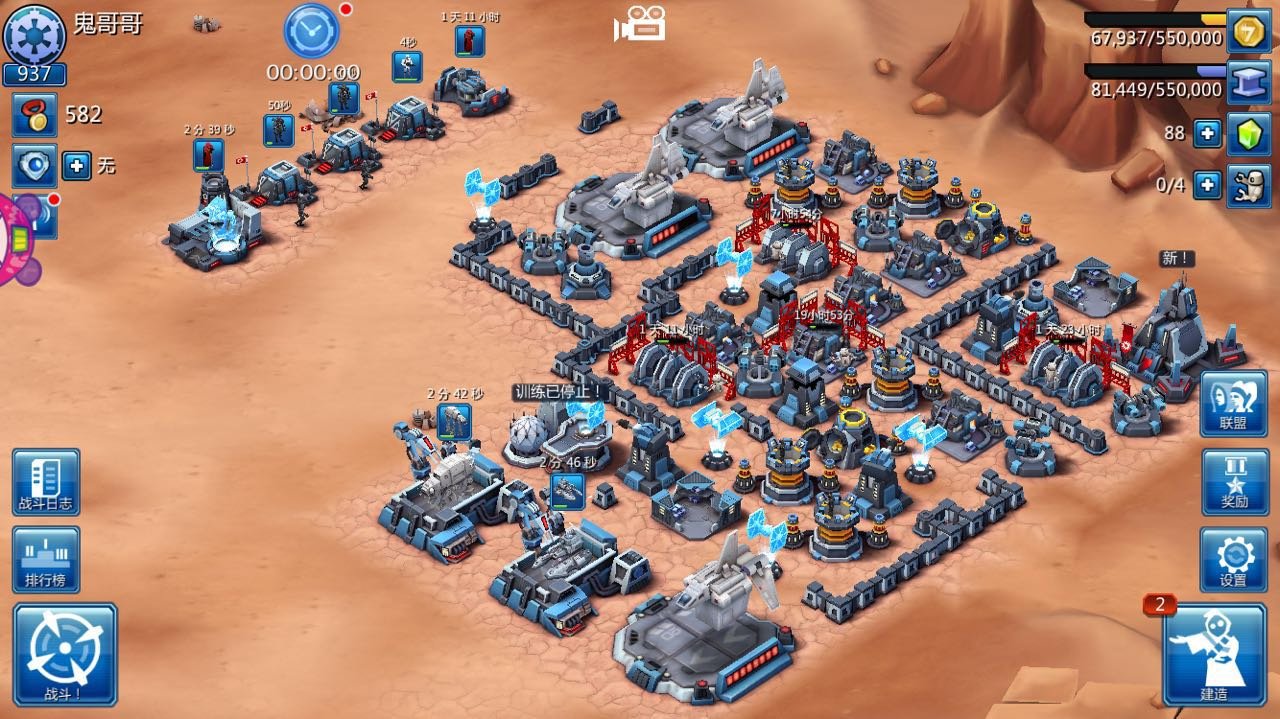The height and width of the screenshot is (719, 1280).
Task: Tap the 训练已停止 training stopped notice
Action: coord(558,392)
